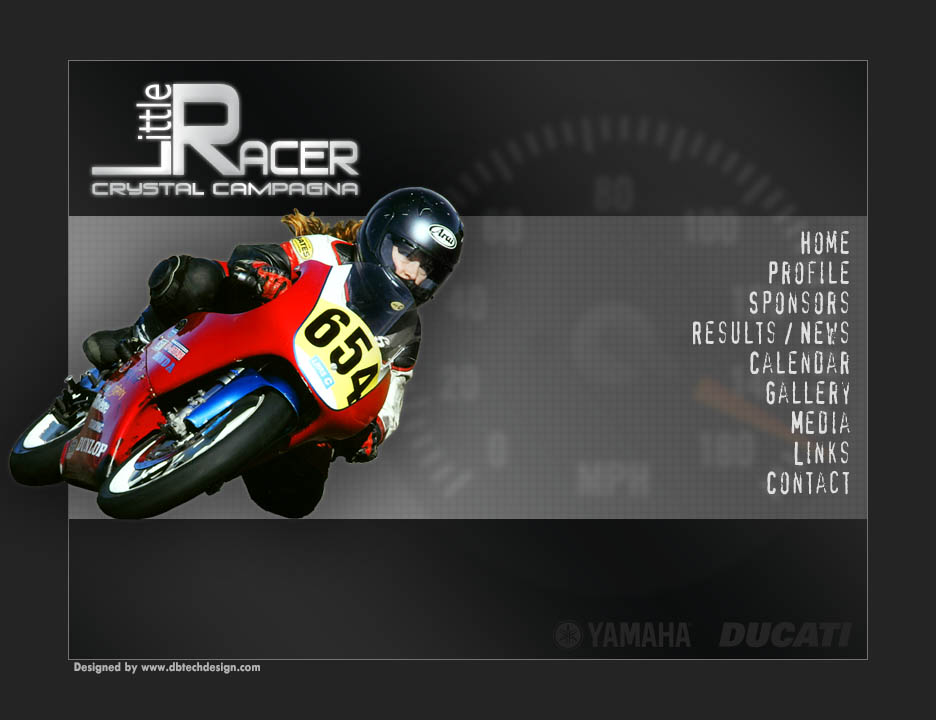Viewport: 936px width, 720px height.
Task: Click the Little Racer logo
Action: click(225, 142)
